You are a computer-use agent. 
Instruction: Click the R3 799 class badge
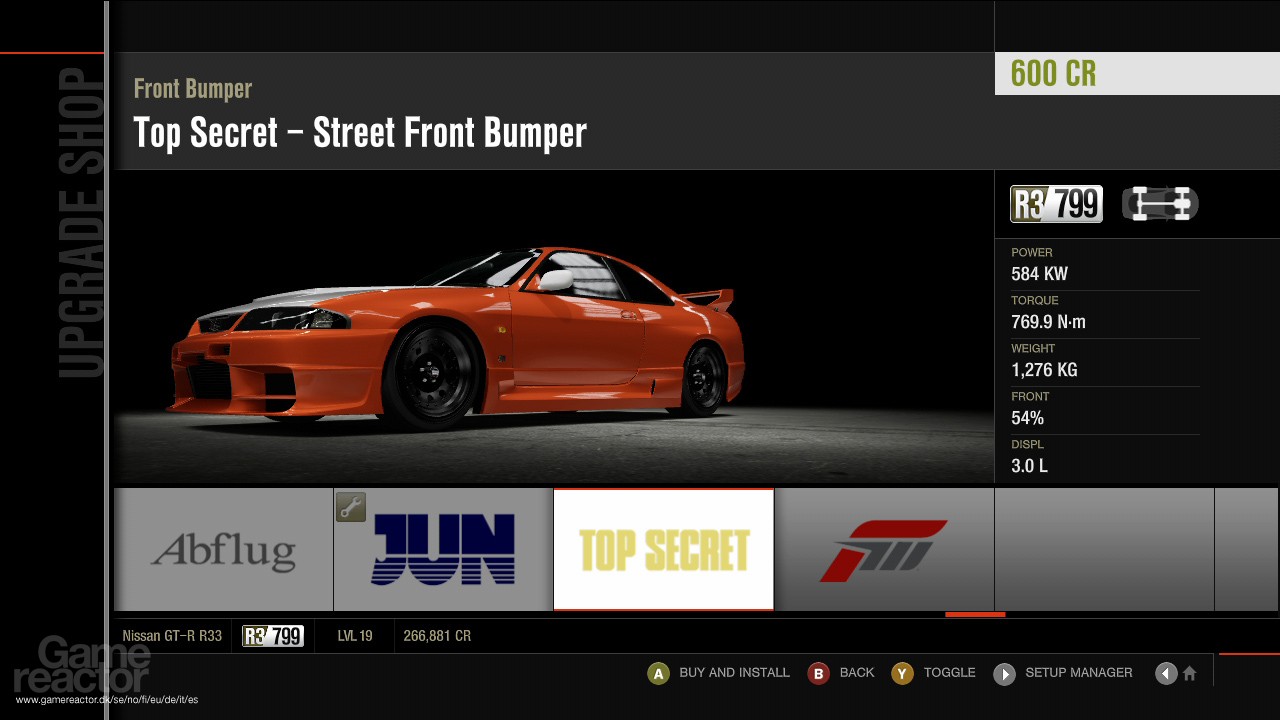pyautogui.click(x=1056, y=203)
